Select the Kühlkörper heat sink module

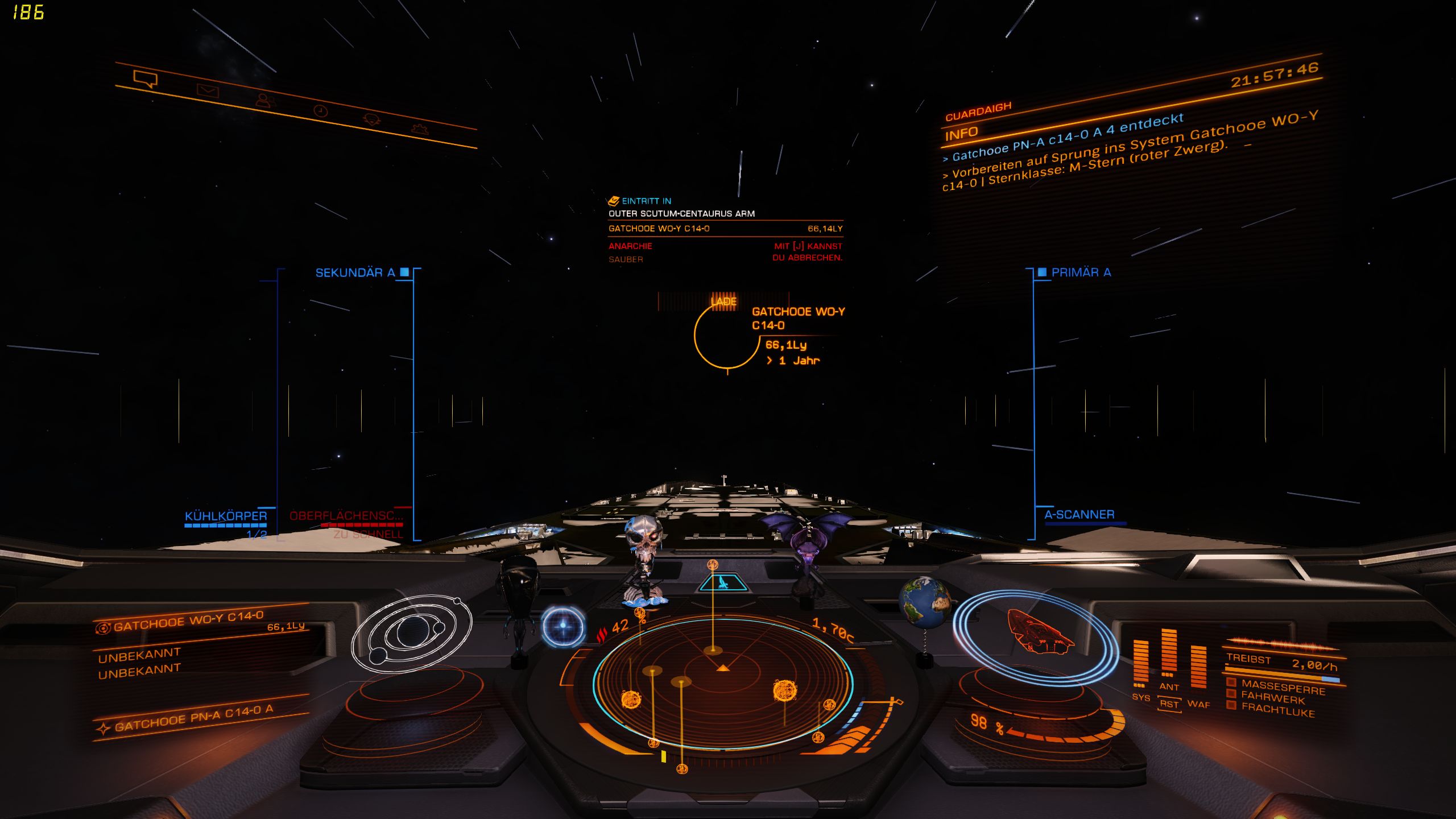(226, 516)
